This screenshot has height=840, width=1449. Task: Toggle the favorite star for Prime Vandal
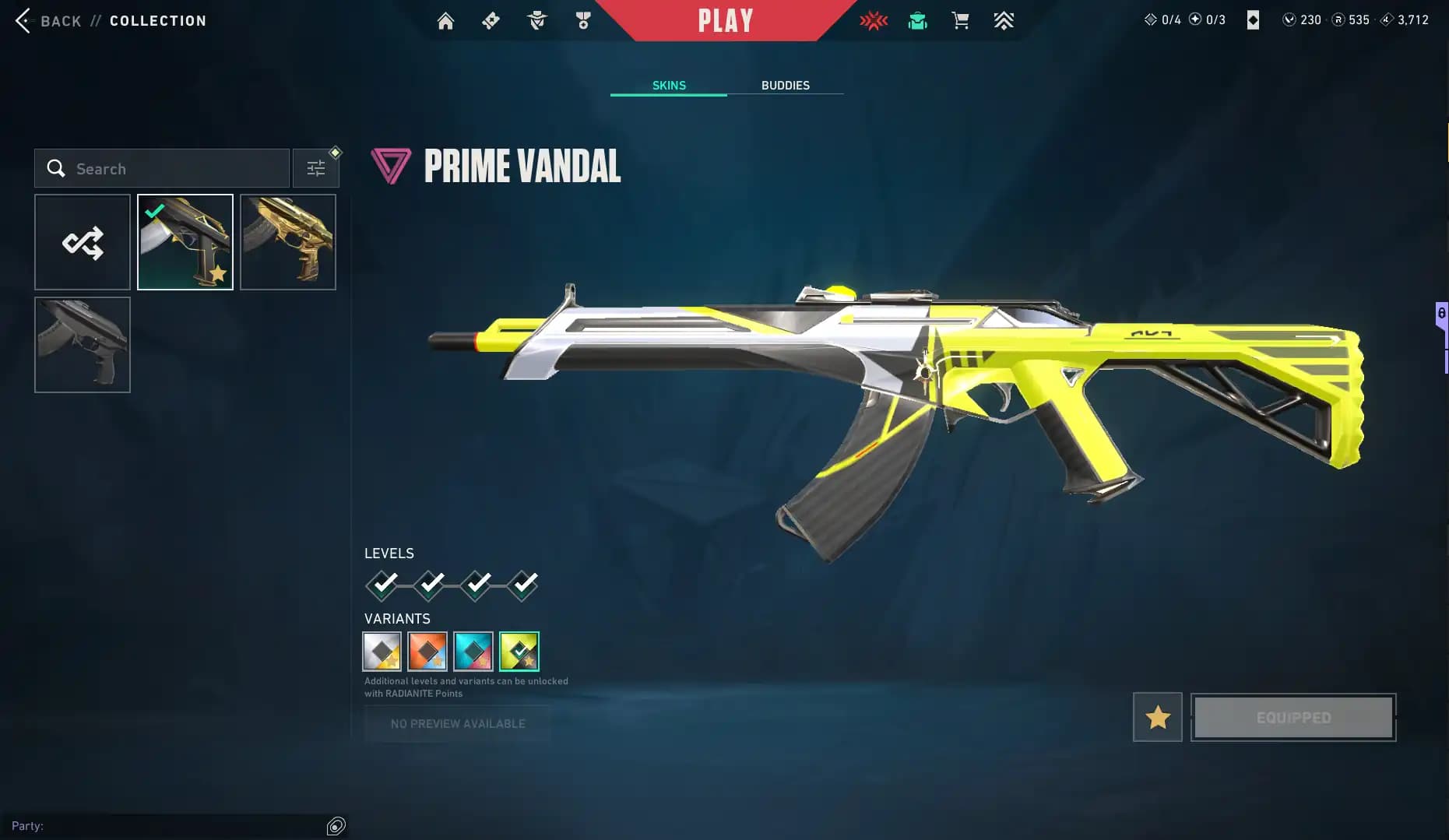click(1157, 717)
